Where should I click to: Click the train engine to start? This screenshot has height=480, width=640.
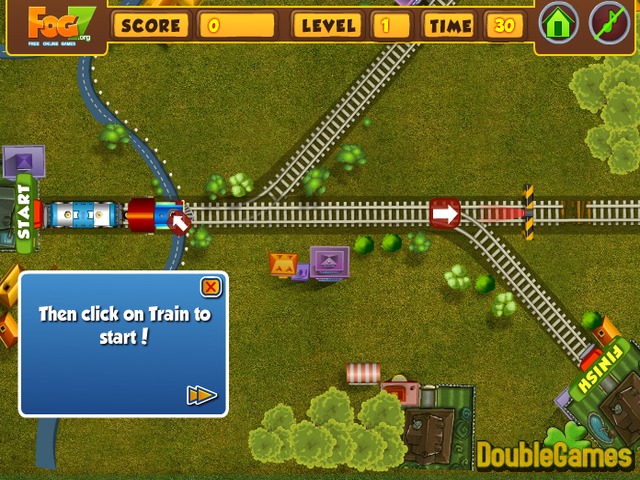tap(150, 214)
